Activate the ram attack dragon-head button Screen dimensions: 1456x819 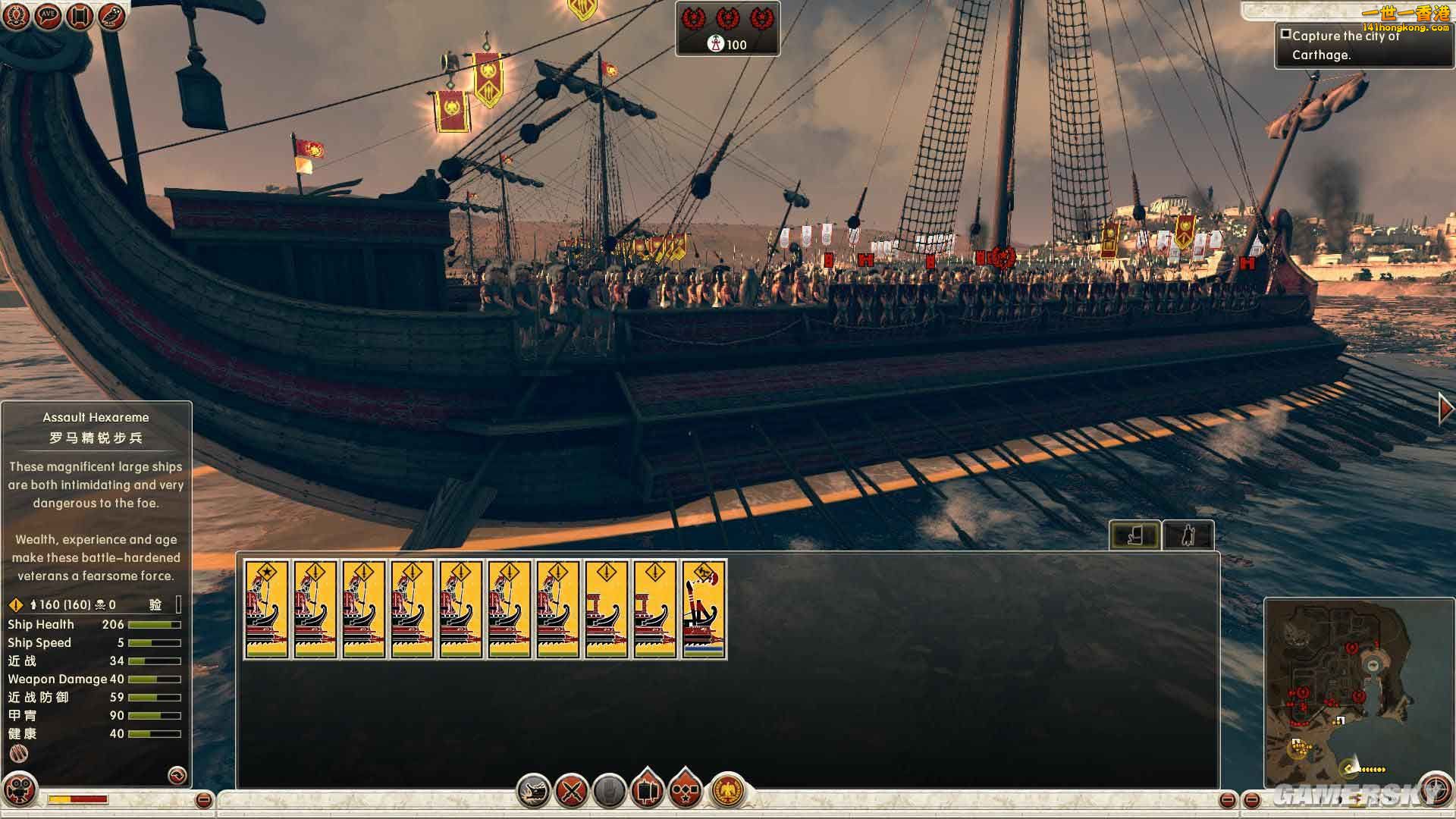point(534,792)
